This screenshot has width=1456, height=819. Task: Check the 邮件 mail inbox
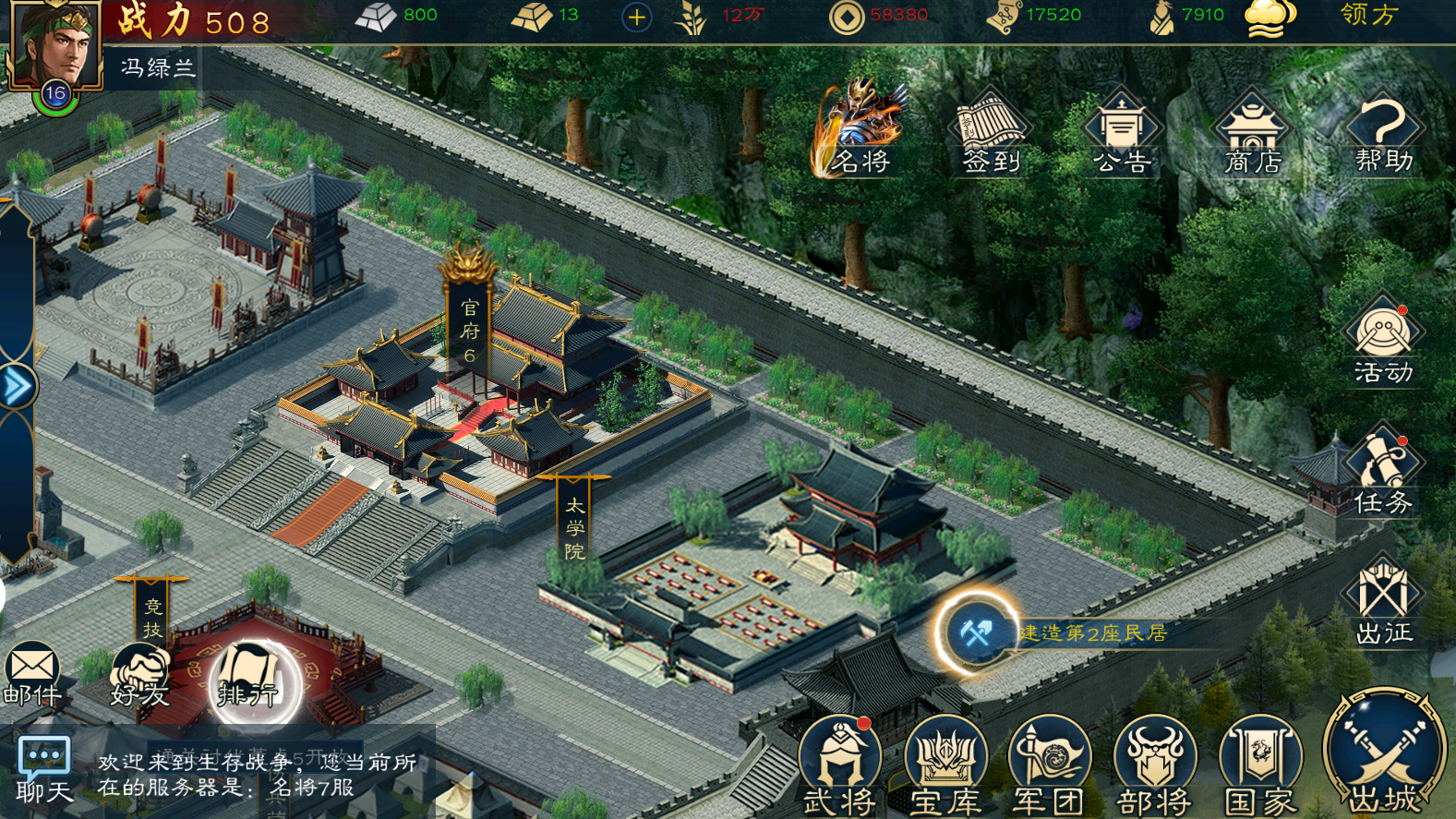click(x=32, y=674)
